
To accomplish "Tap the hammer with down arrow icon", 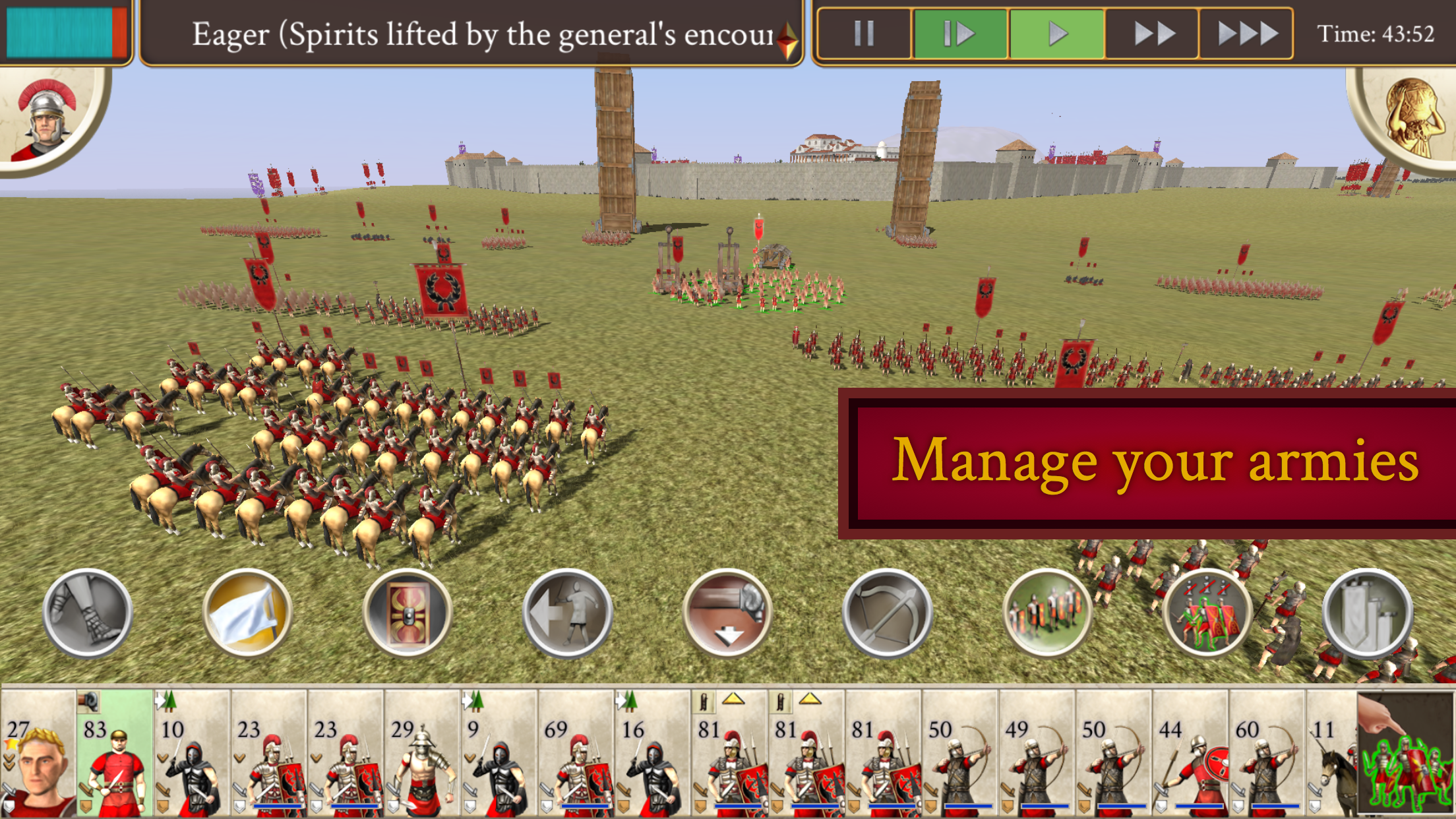I will (x=727, y=613).
